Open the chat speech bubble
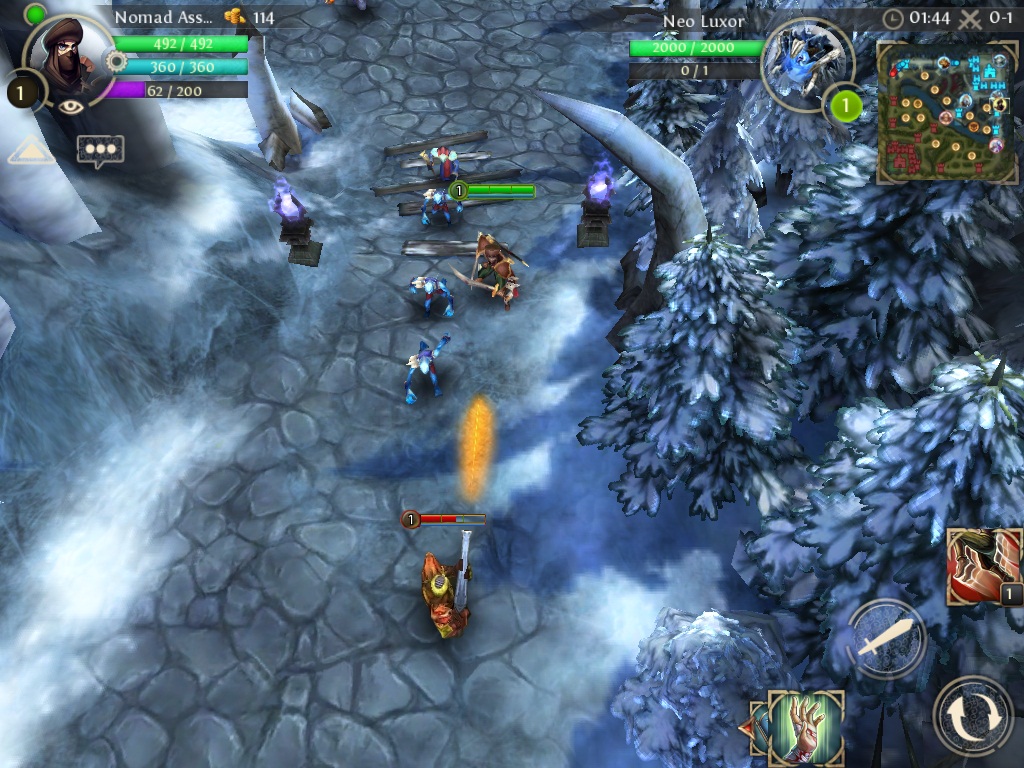Viewport: 1024px width, 768px height. point(100,150)
